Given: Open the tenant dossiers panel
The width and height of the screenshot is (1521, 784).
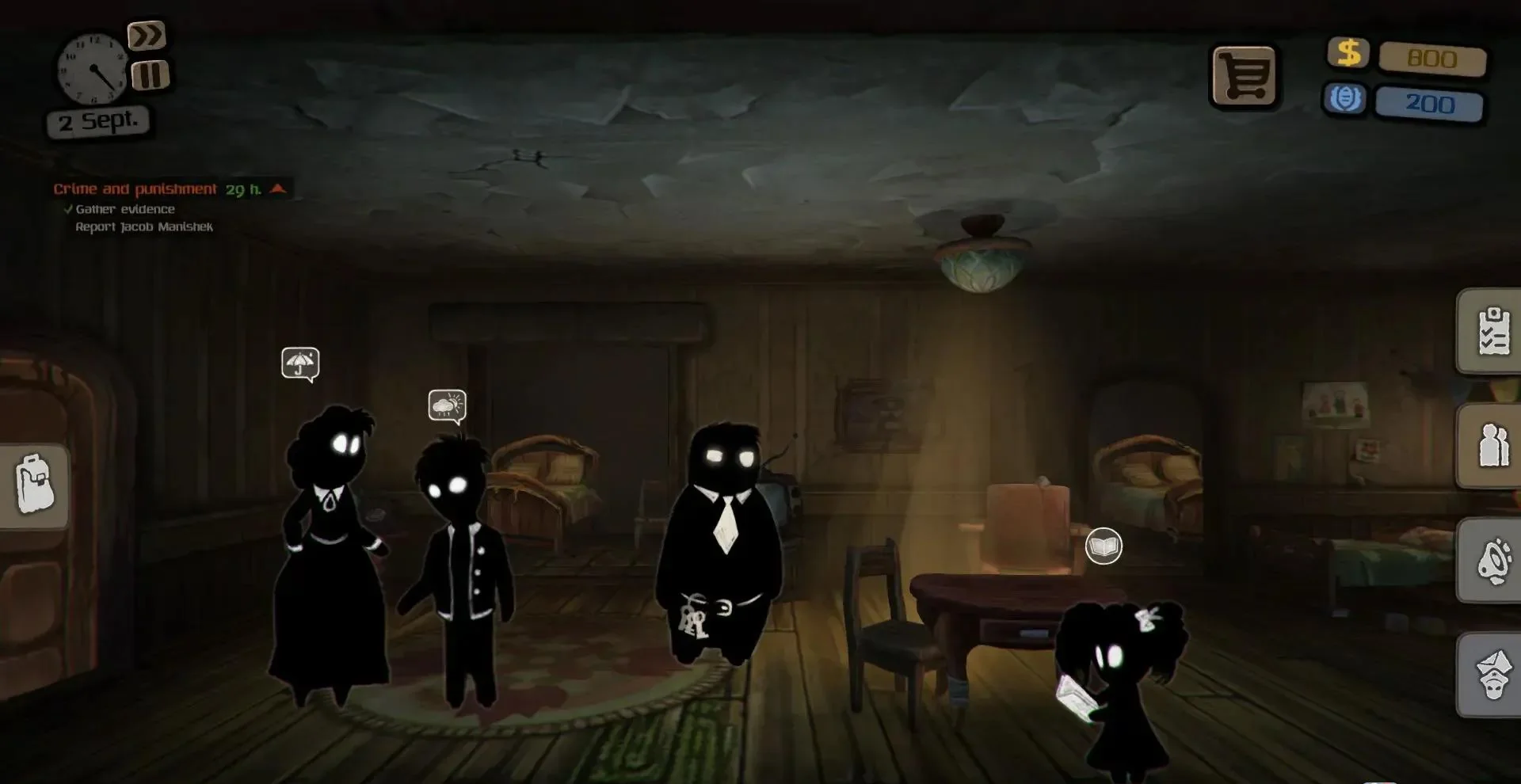Looking at the screenshot, I should click(1492, 446).
